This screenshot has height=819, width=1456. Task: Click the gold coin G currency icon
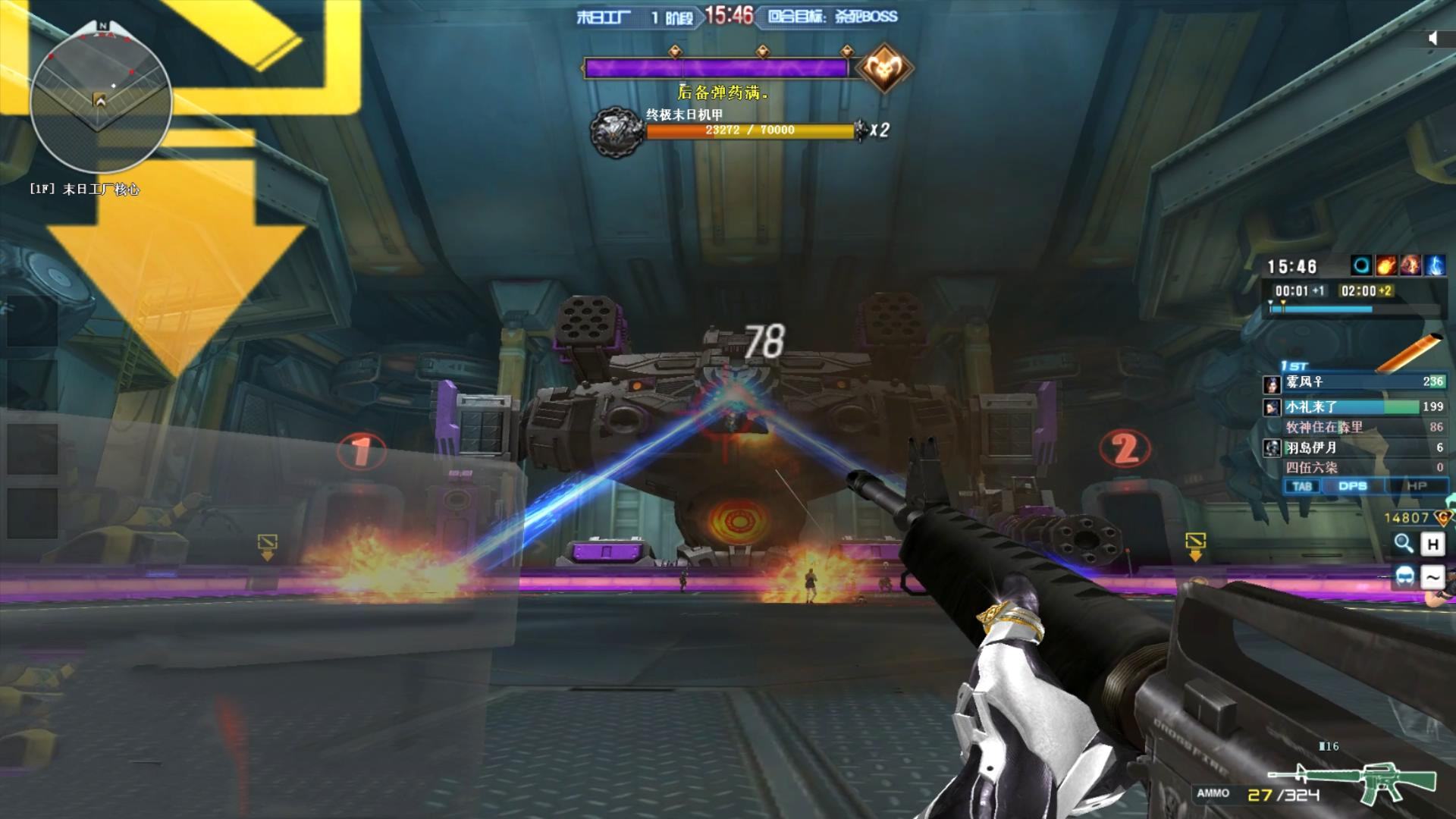coord(1442,518)
